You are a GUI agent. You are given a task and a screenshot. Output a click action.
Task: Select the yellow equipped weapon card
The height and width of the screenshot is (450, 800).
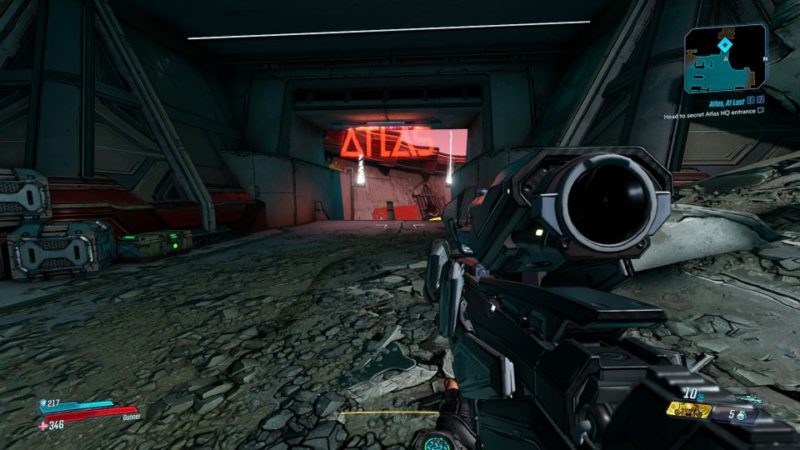[688, 410]
